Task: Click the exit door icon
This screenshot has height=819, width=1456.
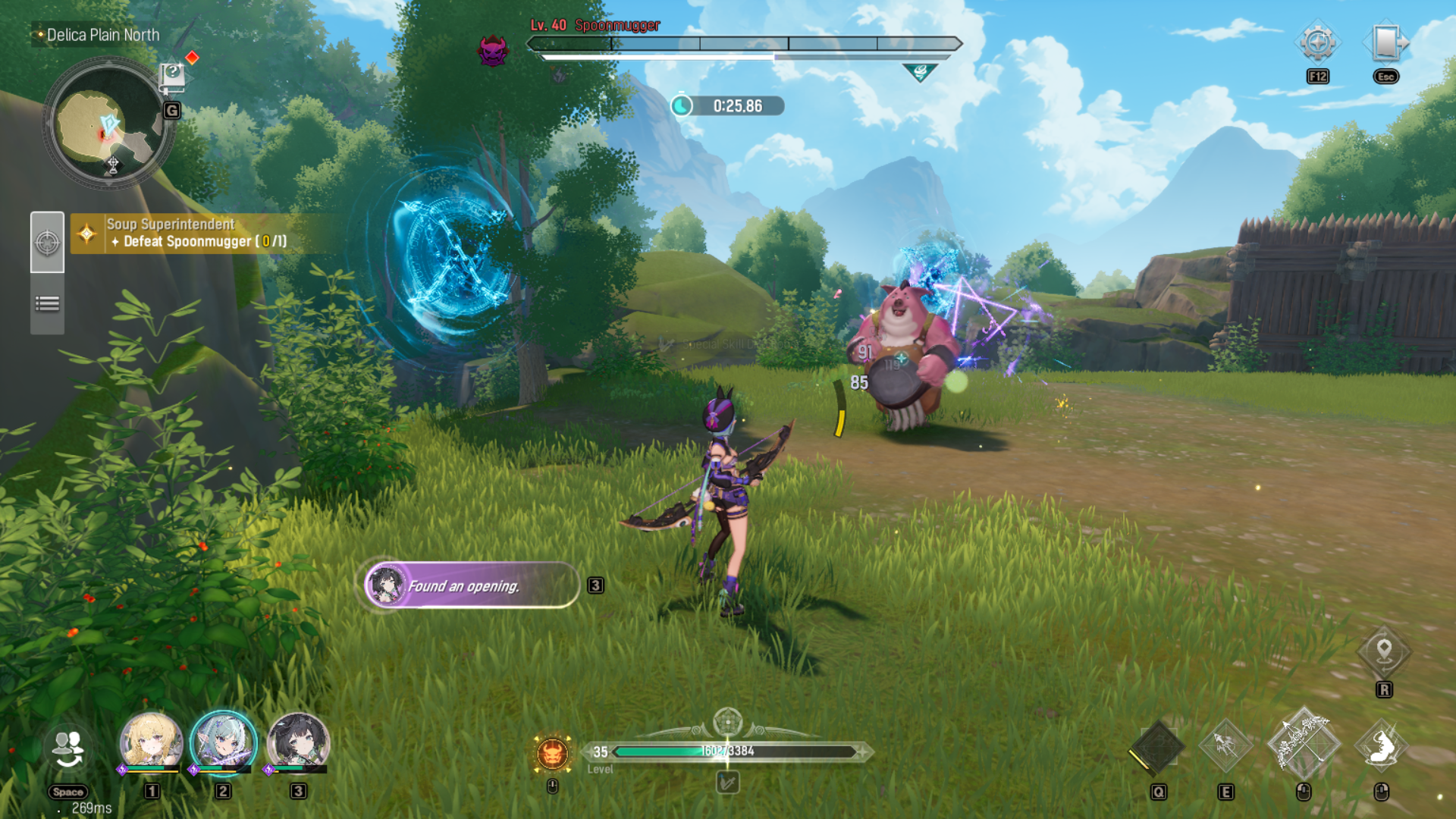Action: (x=1386, y=42)
